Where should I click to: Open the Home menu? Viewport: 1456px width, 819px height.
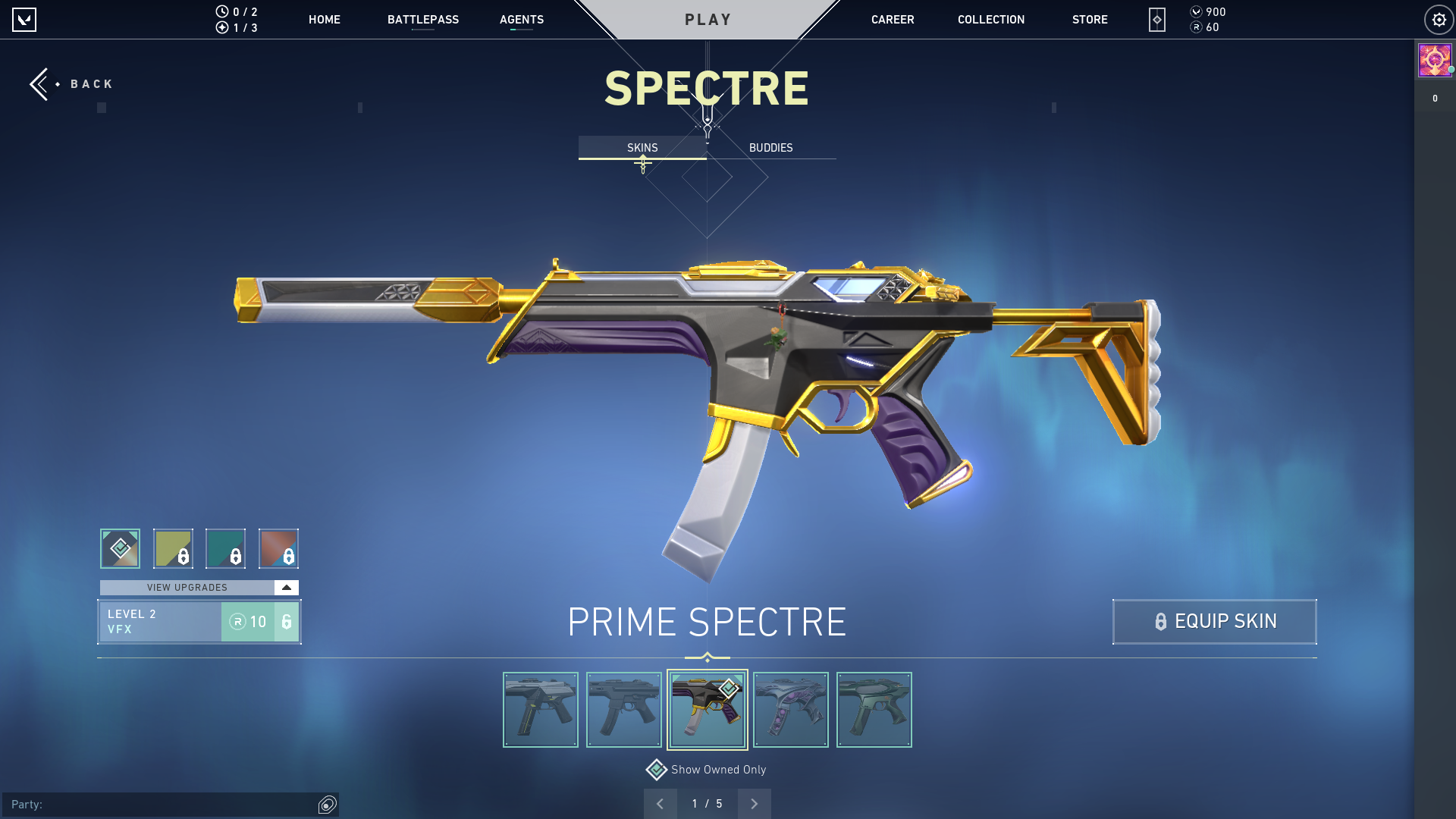coord(324,20)
